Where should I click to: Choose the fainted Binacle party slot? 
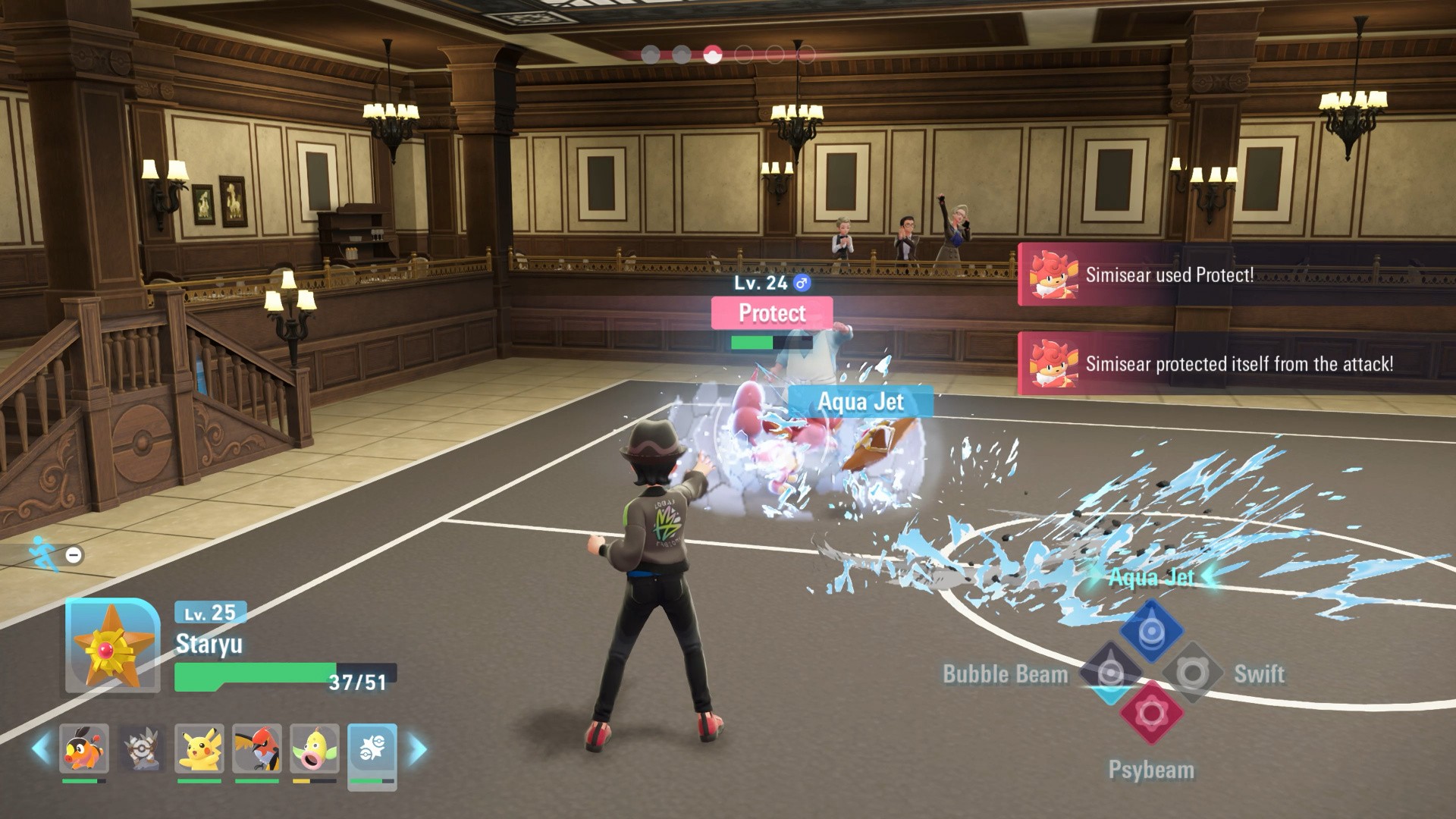(142, 748)
